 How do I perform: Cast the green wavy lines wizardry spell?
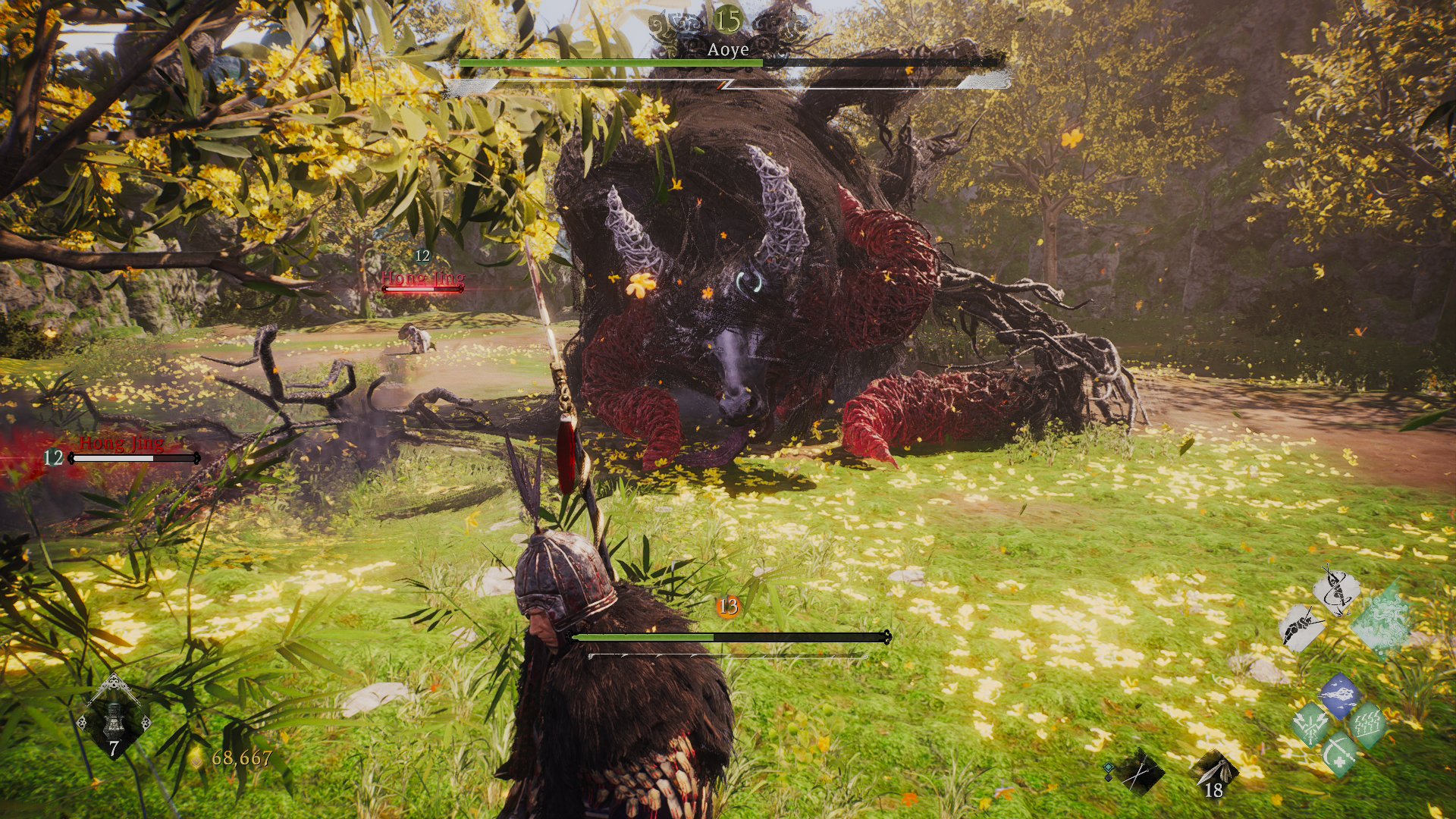[1367, 723]
